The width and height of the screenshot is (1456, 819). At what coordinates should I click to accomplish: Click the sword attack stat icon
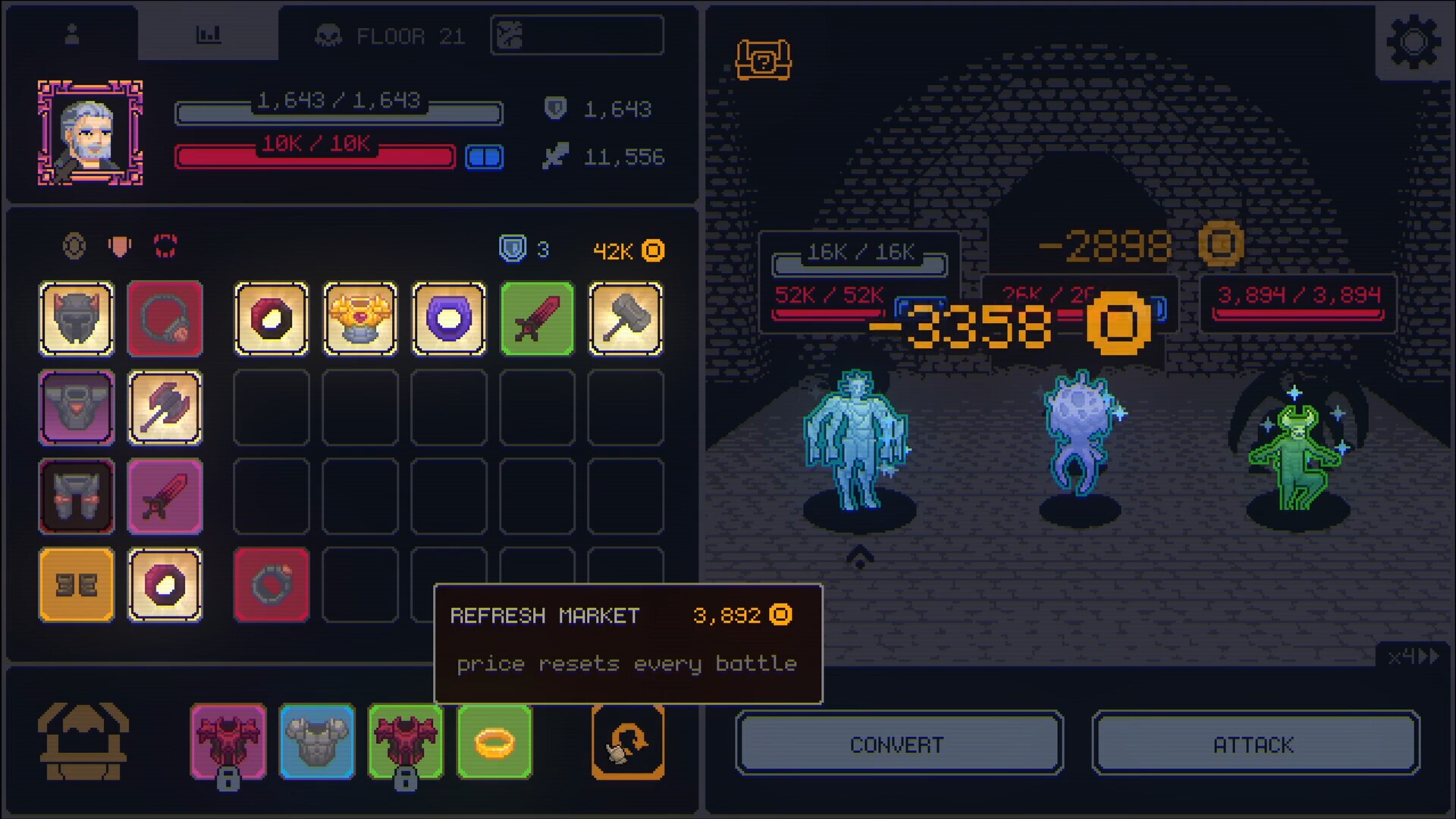point(554,157)
